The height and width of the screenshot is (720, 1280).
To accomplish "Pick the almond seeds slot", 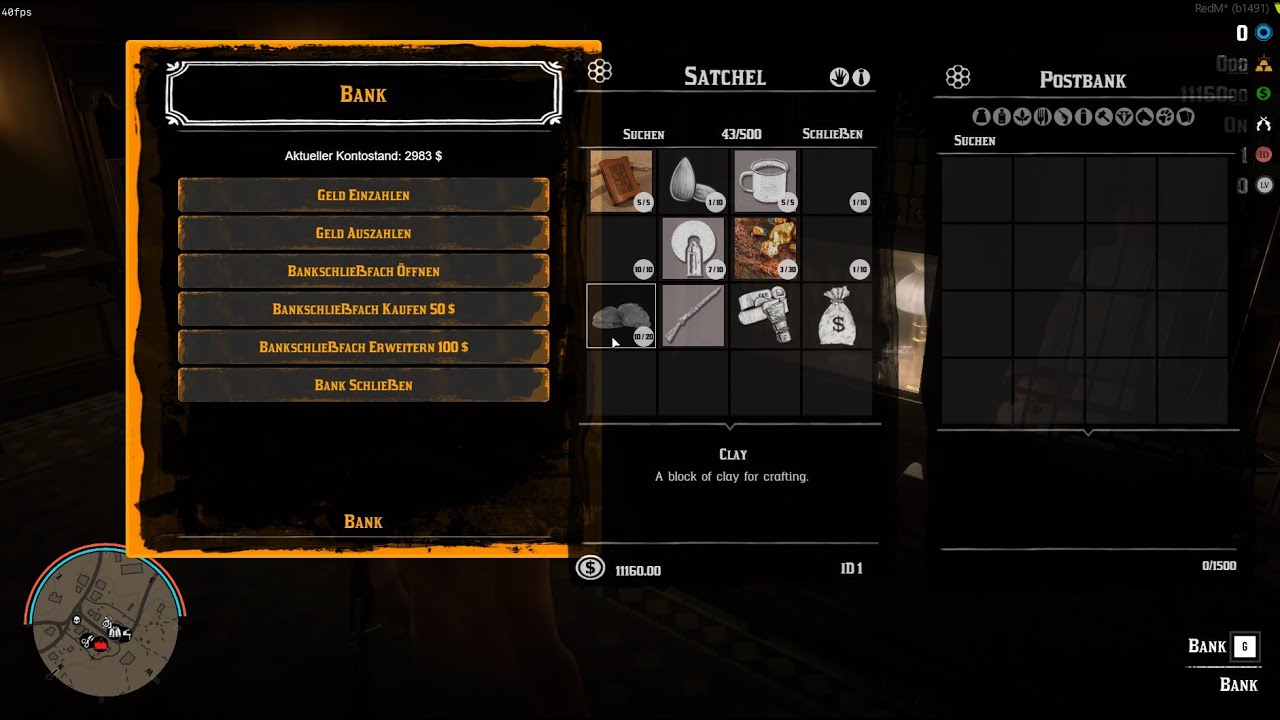I will 693,181.
